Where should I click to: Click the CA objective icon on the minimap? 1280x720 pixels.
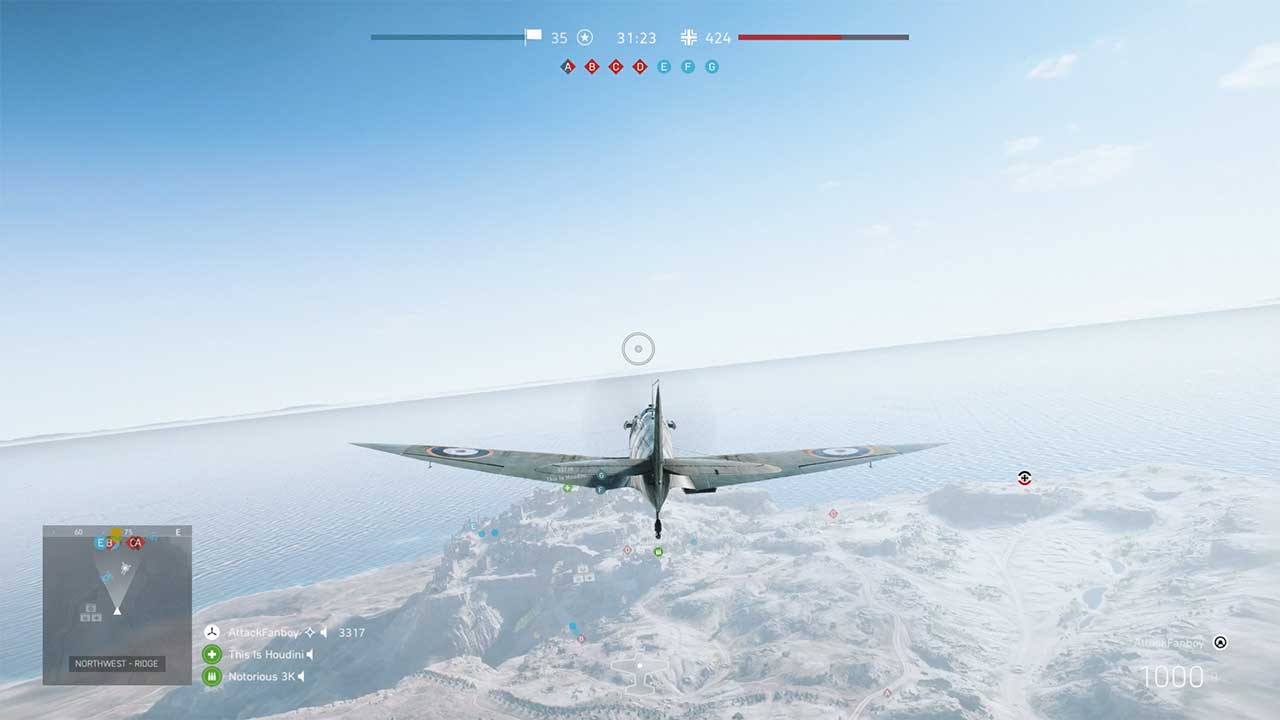point(133,543)
